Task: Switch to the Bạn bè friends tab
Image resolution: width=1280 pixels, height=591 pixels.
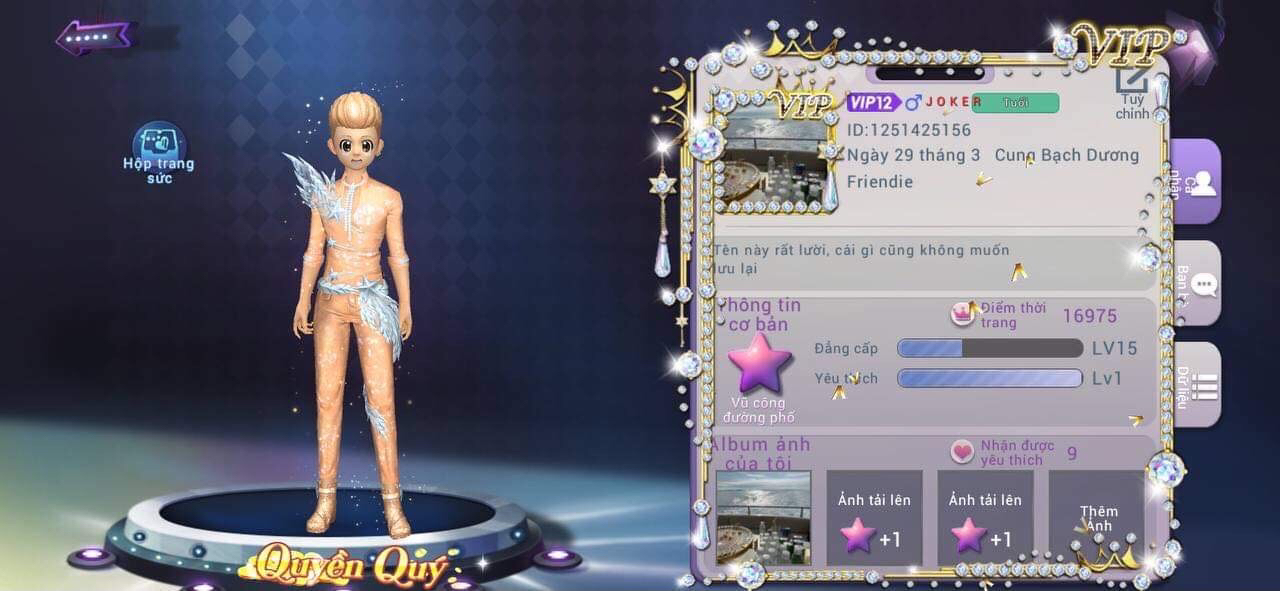Action: (x=1197, y=284)
